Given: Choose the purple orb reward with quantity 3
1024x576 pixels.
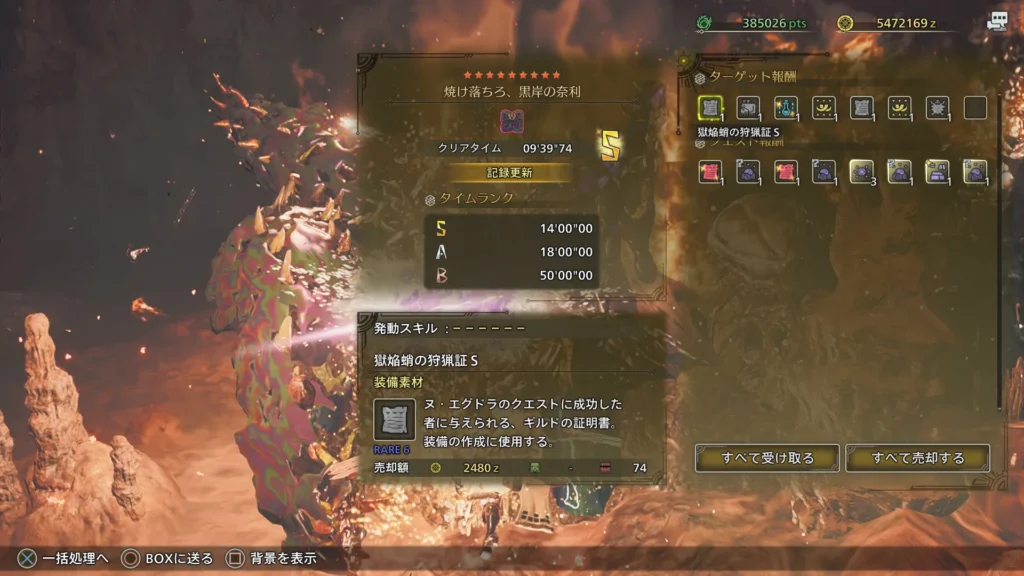Looking at the screenshot, I should click(861, 172).
